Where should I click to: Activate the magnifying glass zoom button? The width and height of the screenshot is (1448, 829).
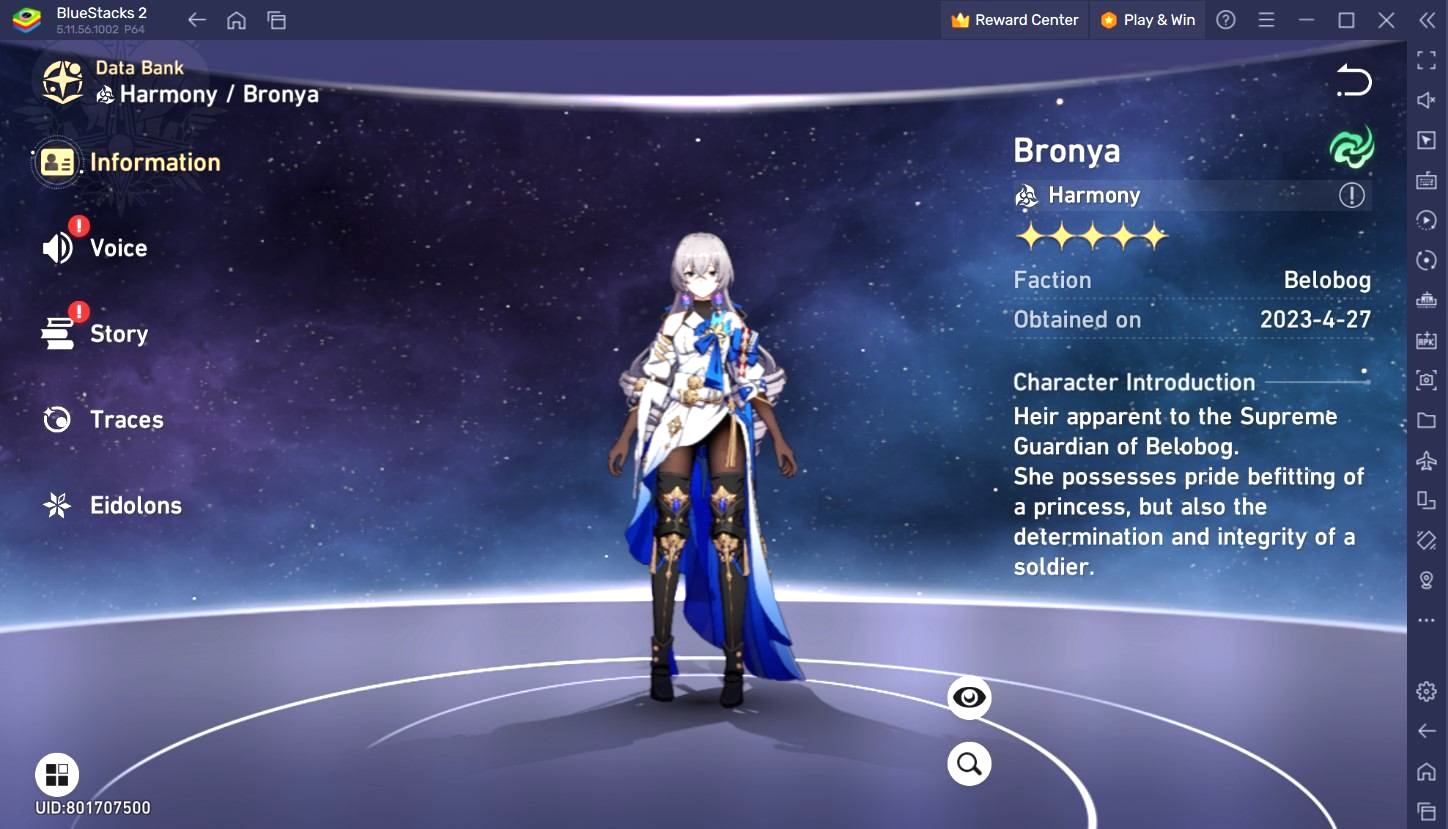[x=969, y=764]
